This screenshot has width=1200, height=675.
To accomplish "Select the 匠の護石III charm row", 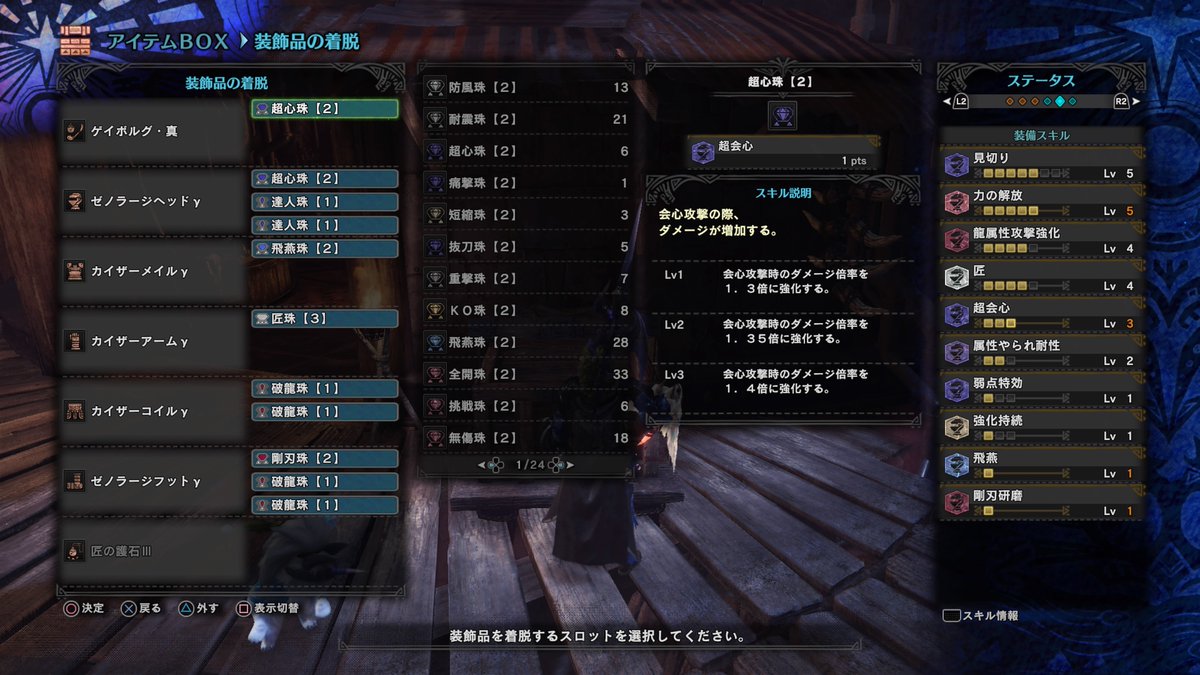I will [153, 551].
